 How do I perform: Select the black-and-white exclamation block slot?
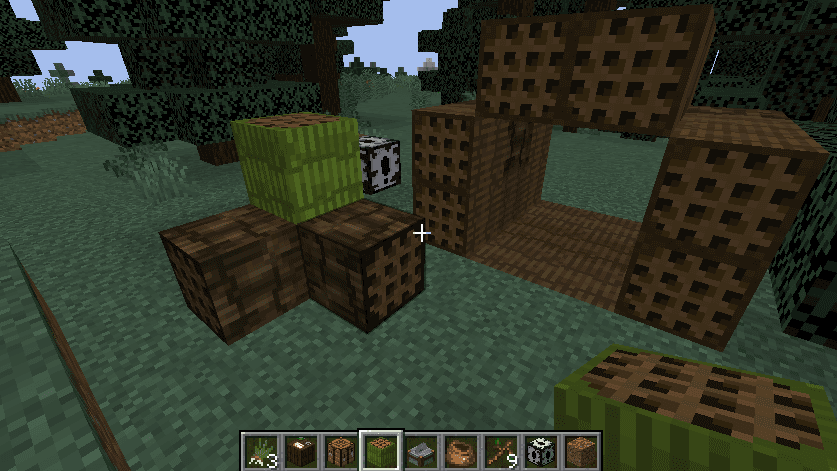point(540,451)
